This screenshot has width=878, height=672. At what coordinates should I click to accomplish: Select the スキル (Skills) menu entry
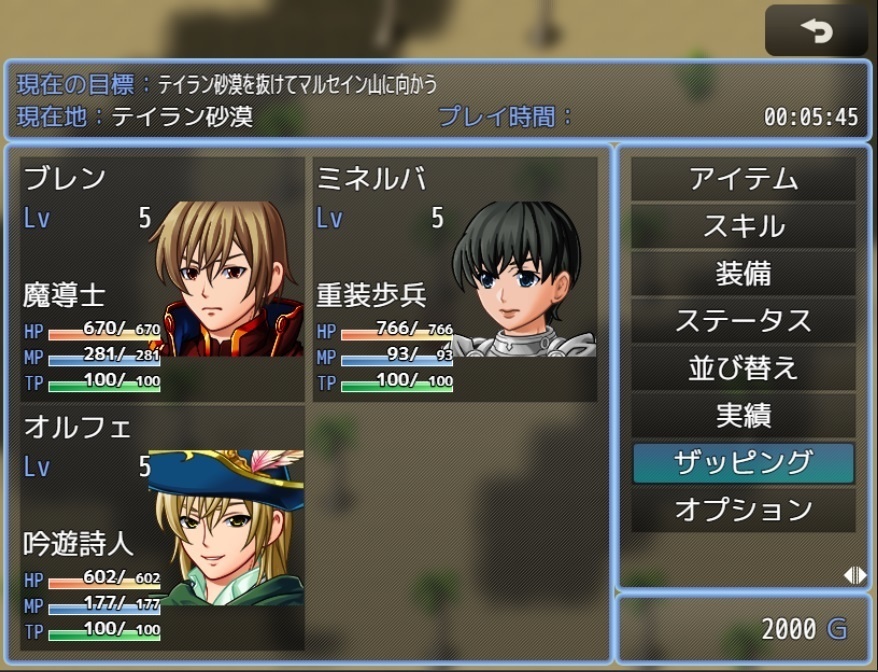(743, 226)
